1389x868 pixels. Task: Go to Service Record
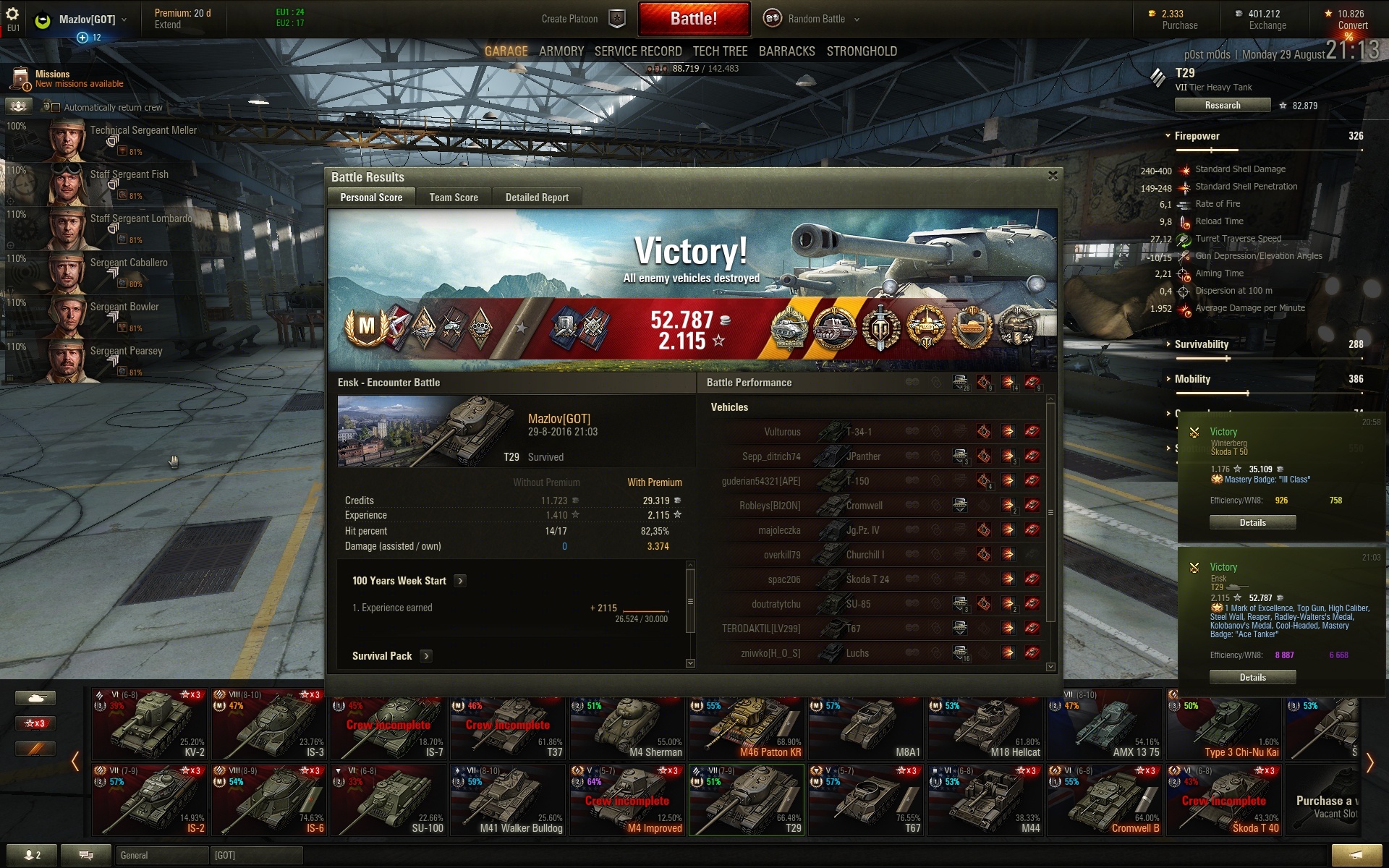(x=637, y=51)
